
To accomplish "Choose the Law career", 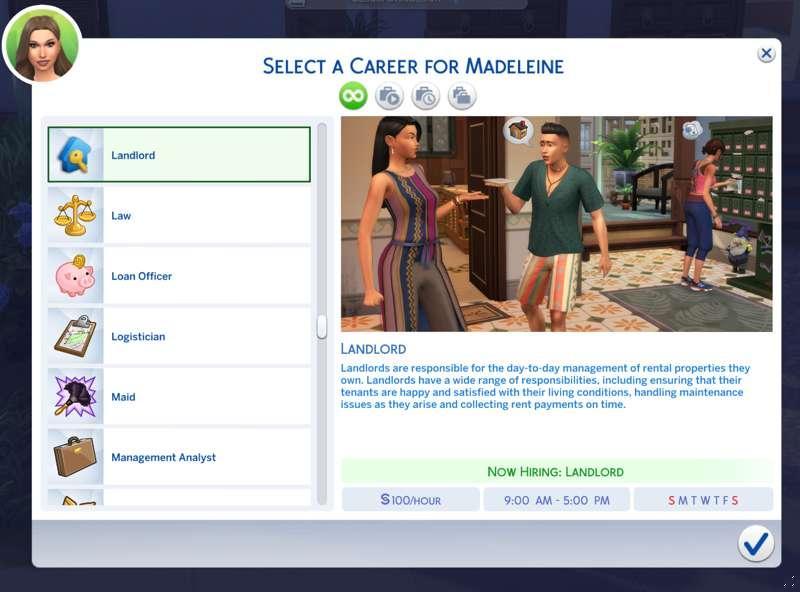I will tap(179, 216).
